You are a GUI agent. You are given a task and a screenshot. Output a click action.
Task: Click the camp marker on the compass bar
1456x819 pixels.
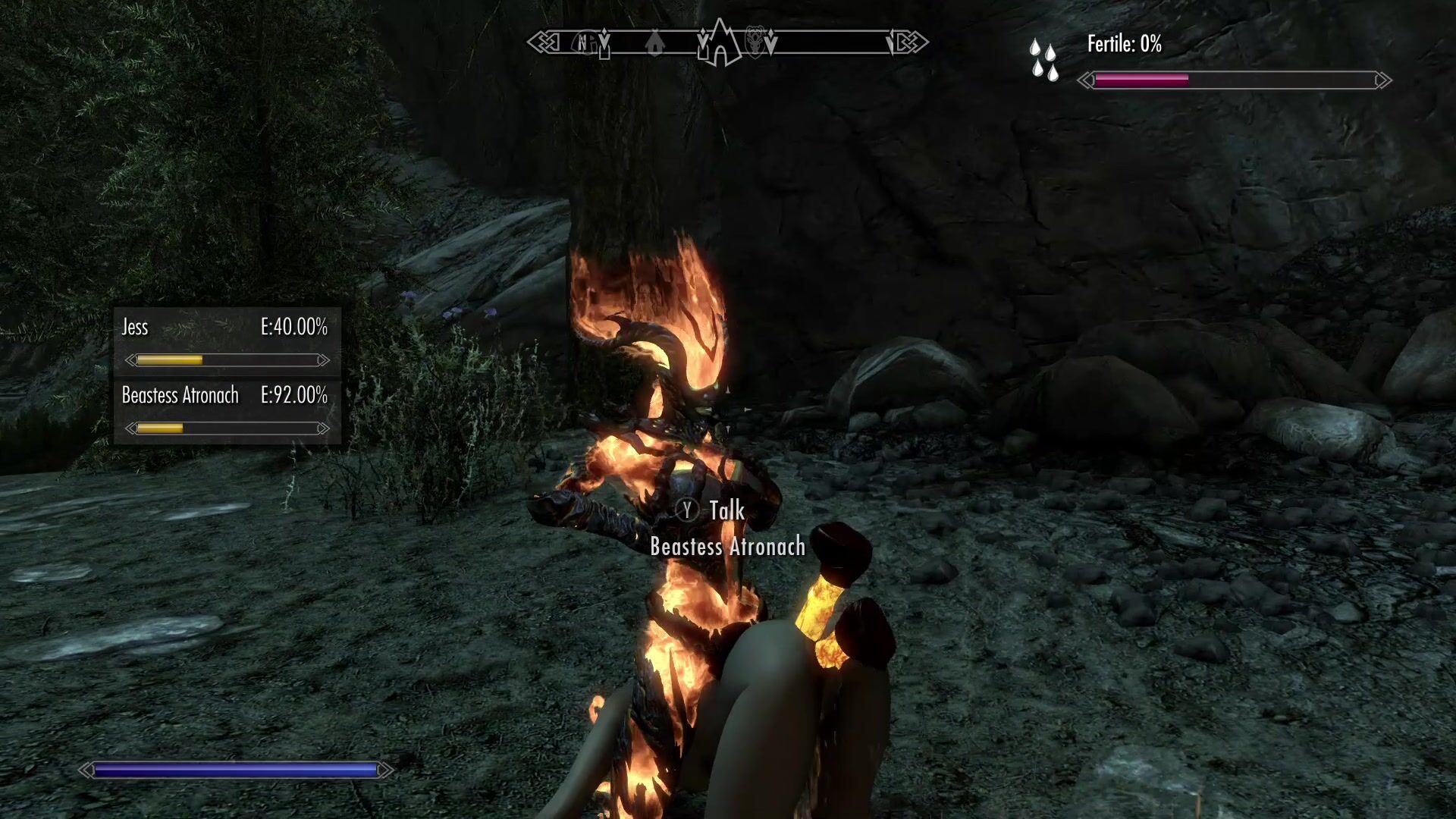pyautogui.click(x=654, y=42)
